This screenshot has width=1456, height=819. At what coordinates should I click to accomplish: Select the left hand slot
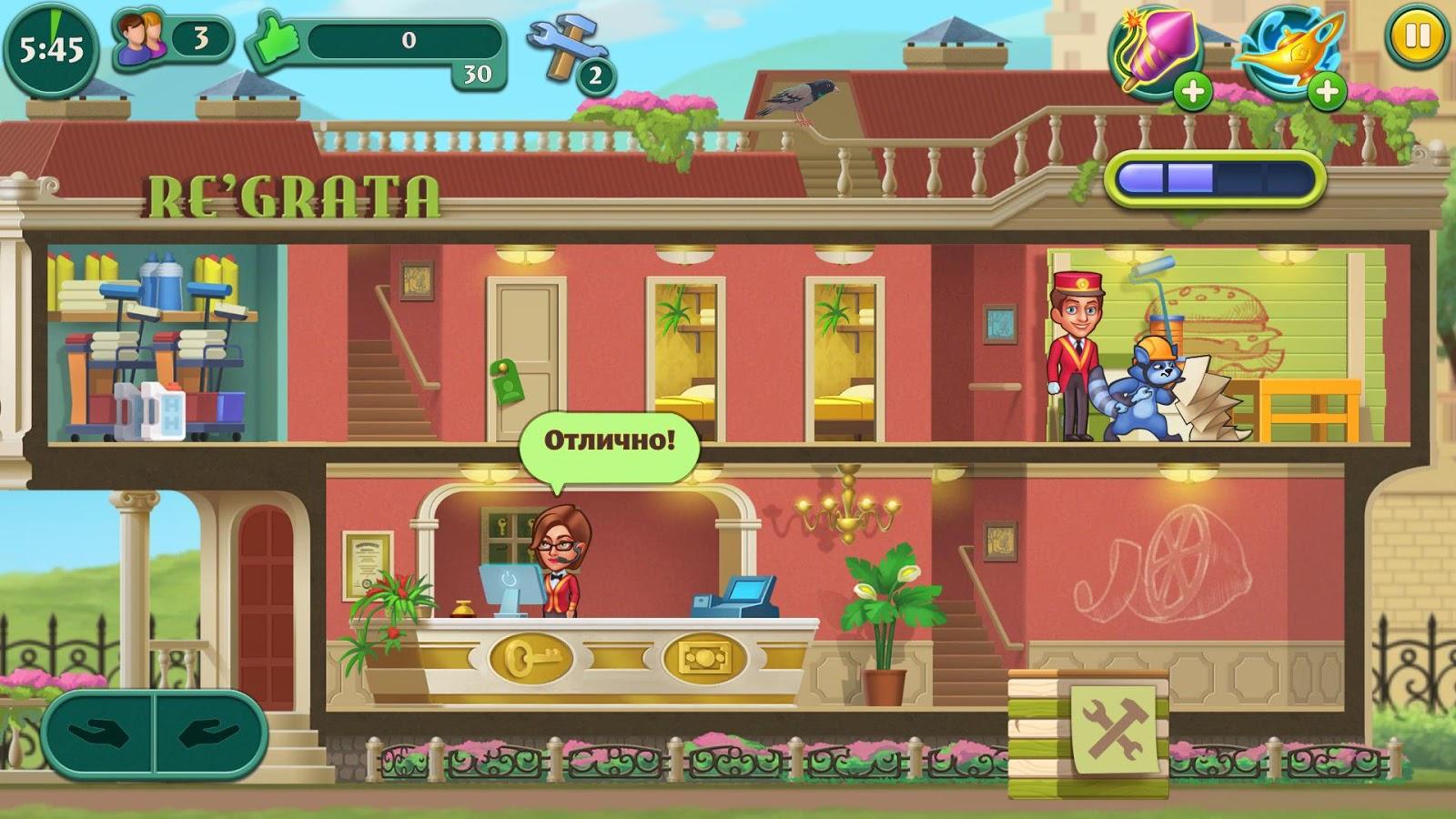(98, 734)
